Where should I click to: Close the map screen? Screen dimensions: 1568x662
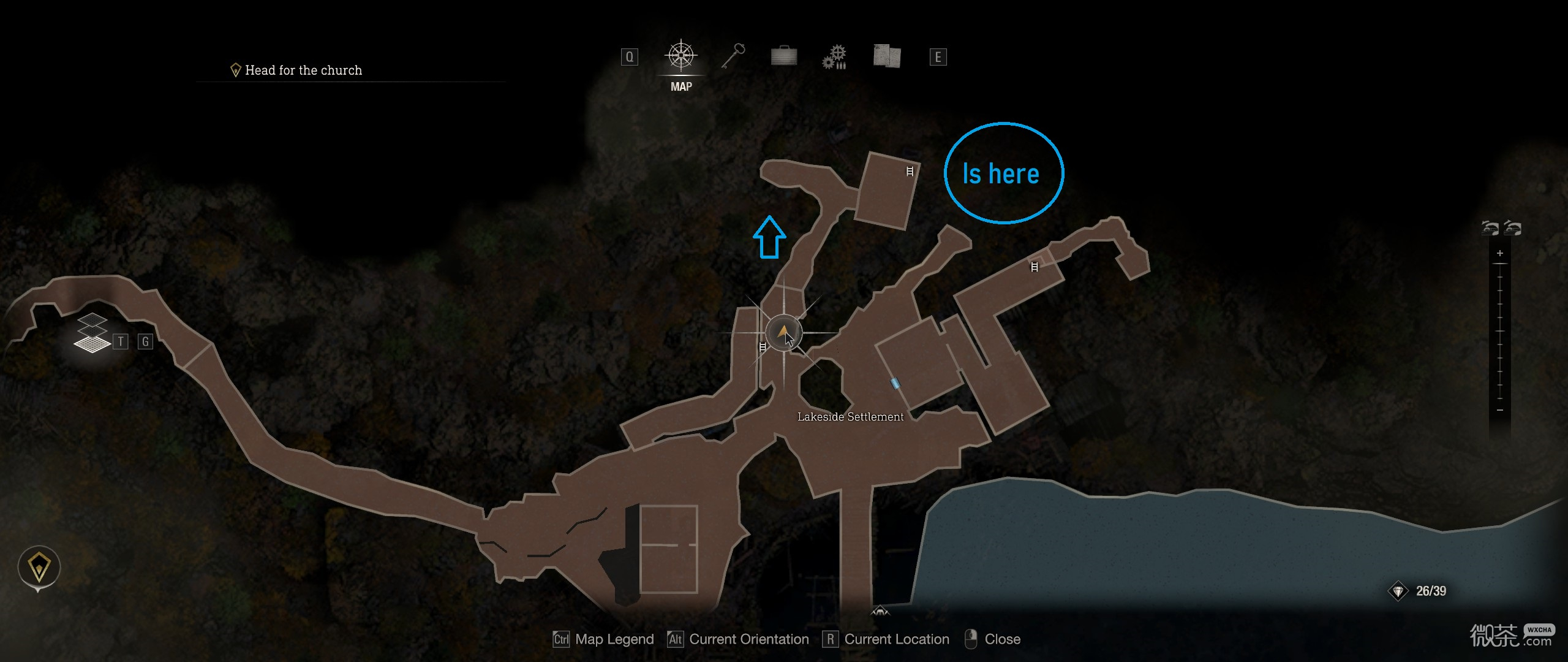tap(992, 639)
